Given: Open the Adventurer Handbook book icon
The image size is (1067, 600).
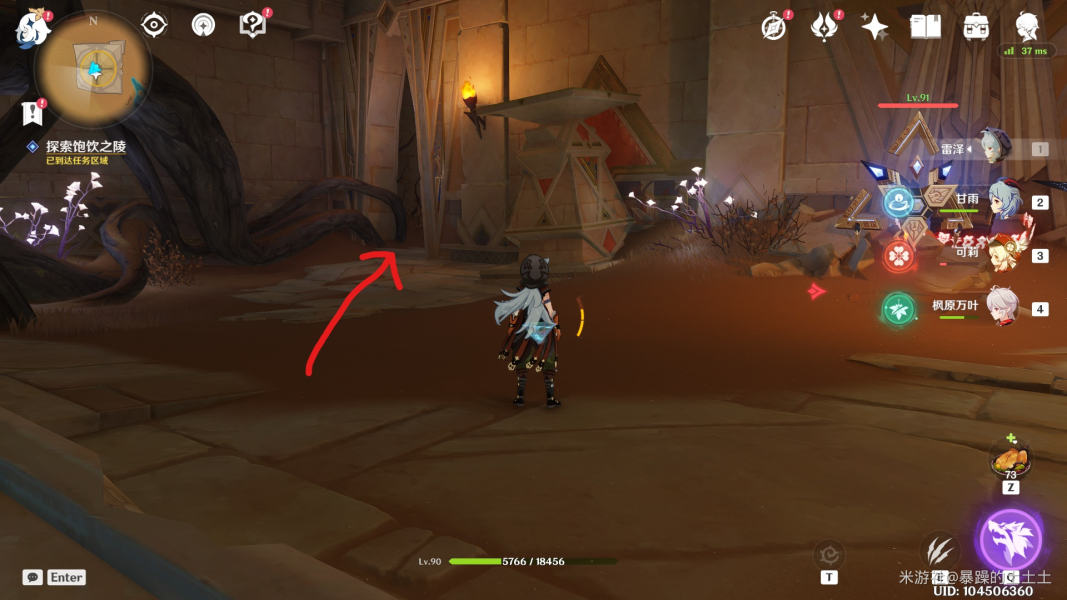Looking at the screenshot, I should coord(926,27).
